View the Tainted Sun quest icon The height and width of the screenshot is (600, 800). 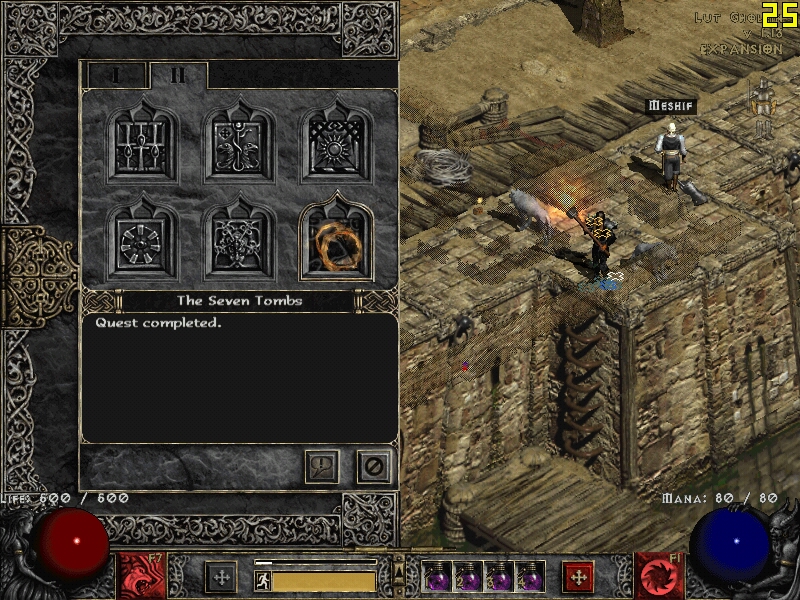(x=336, y=140)
